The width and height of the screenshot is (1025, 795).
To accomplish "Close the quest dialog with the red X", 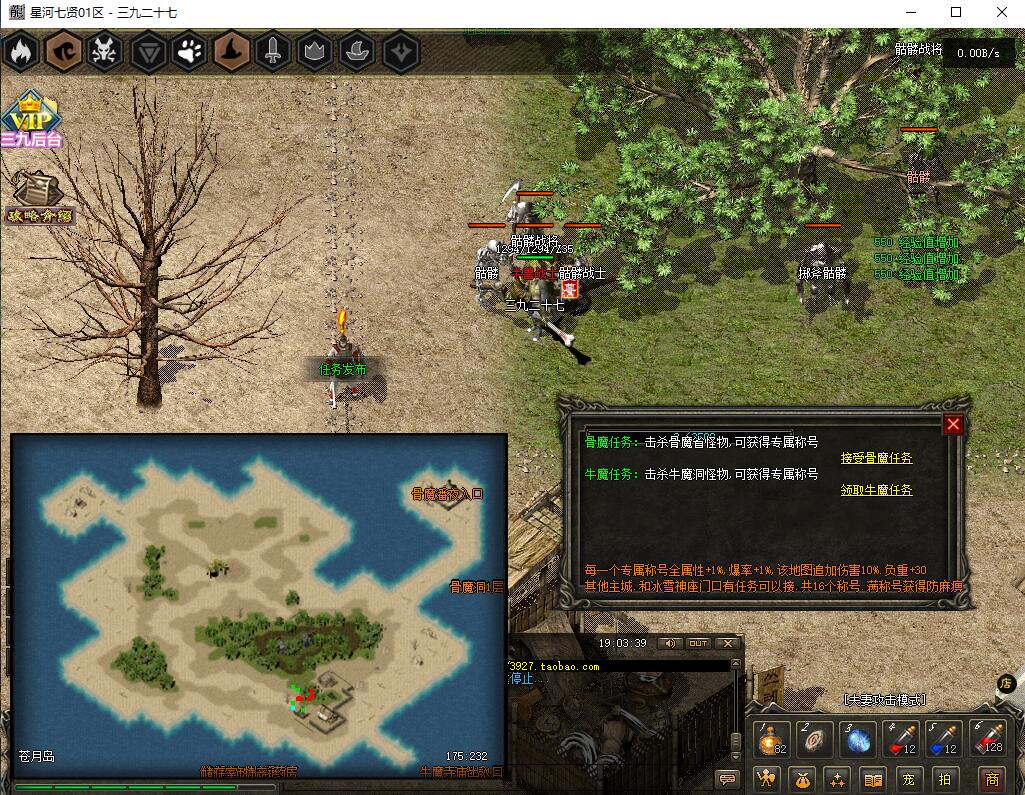I will [x=953, y=424].
